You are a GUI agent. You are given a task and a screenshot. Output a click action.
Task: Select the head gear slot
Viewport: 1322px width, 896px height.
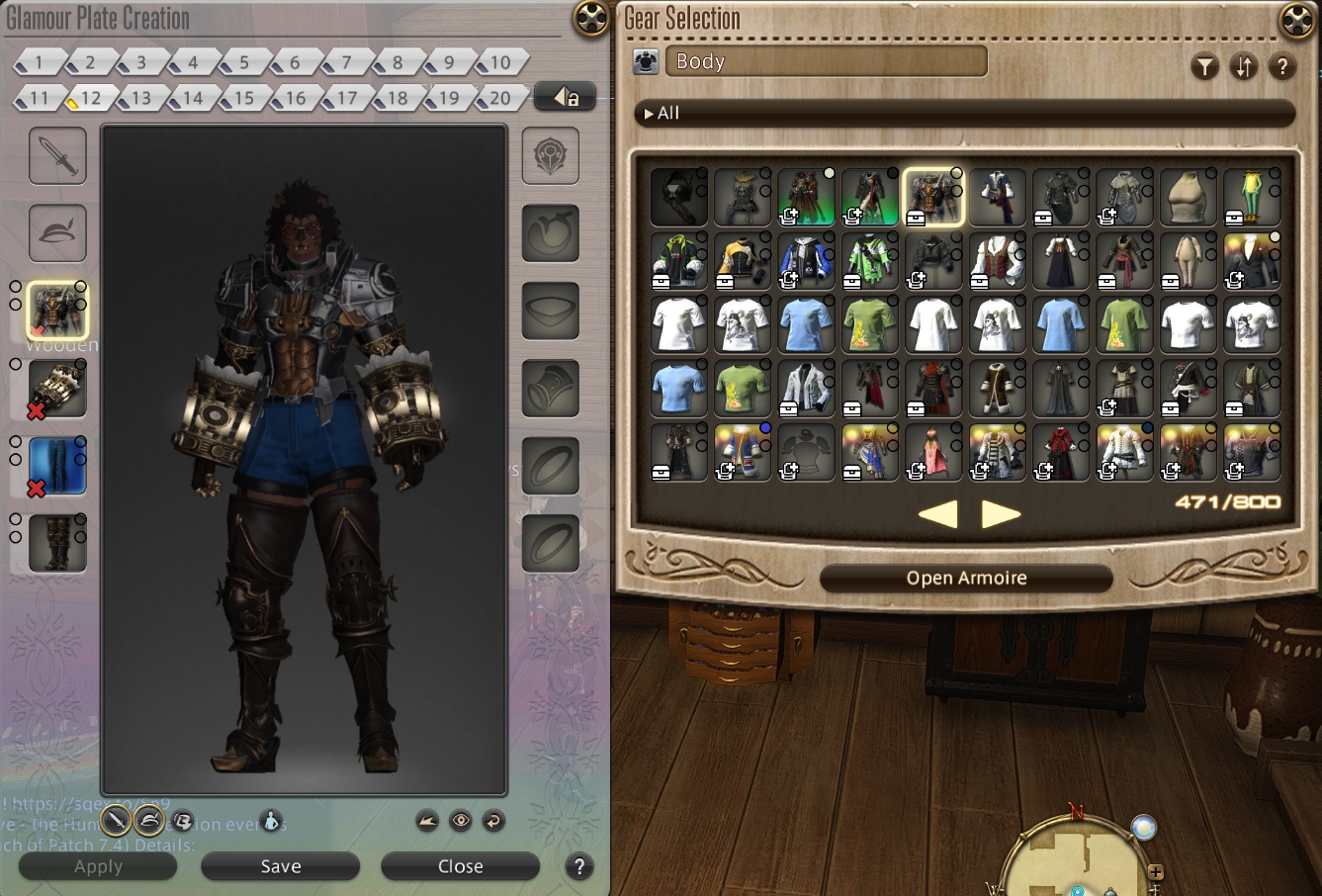57,232
